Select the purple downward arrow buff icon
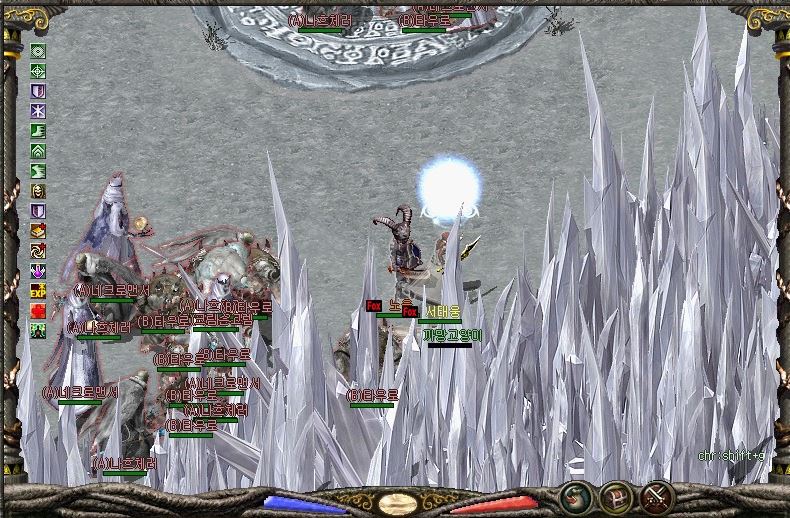 [39, 271]
